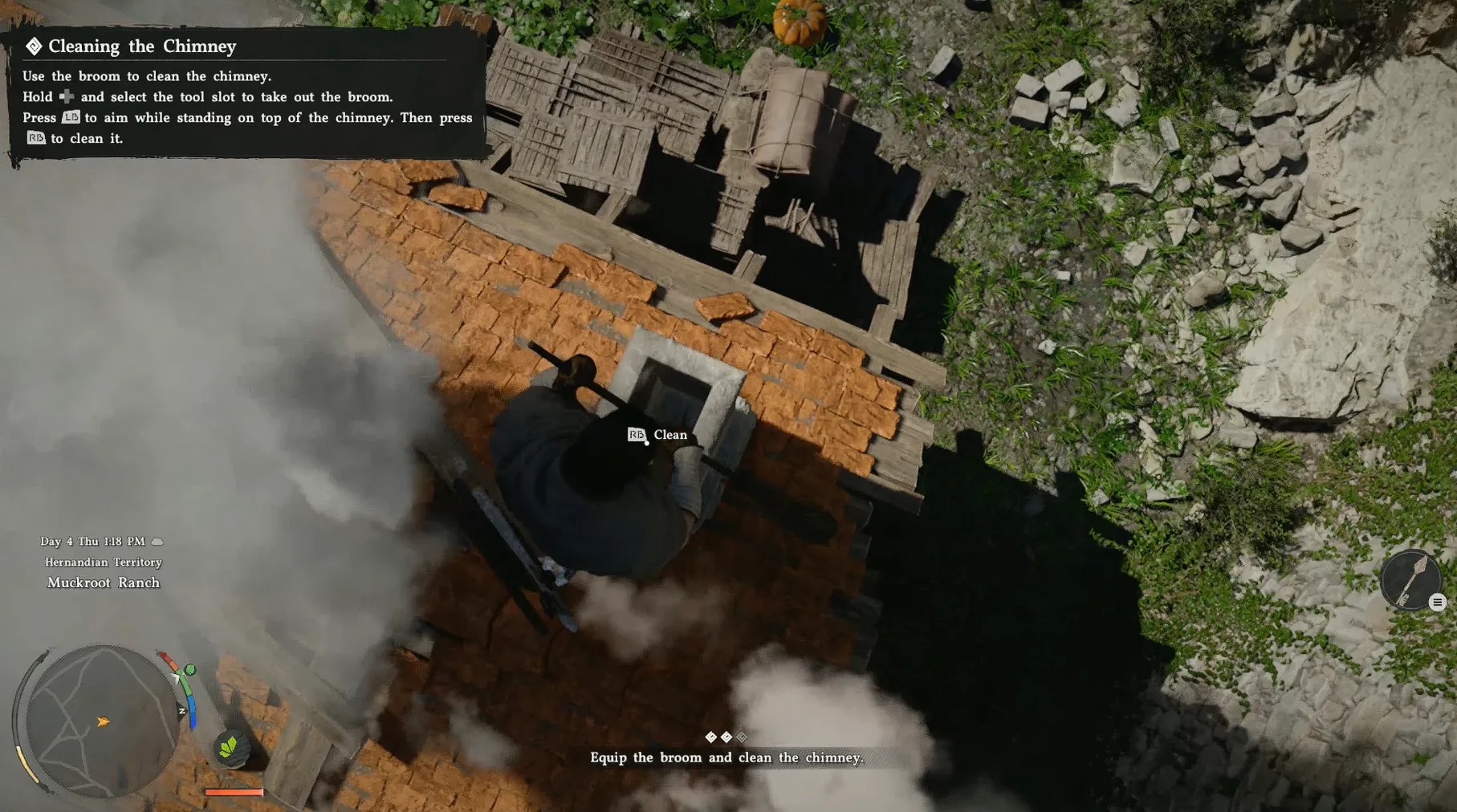Click the equipped broom tool icon
The image size is (1457, 812).
1409,579
